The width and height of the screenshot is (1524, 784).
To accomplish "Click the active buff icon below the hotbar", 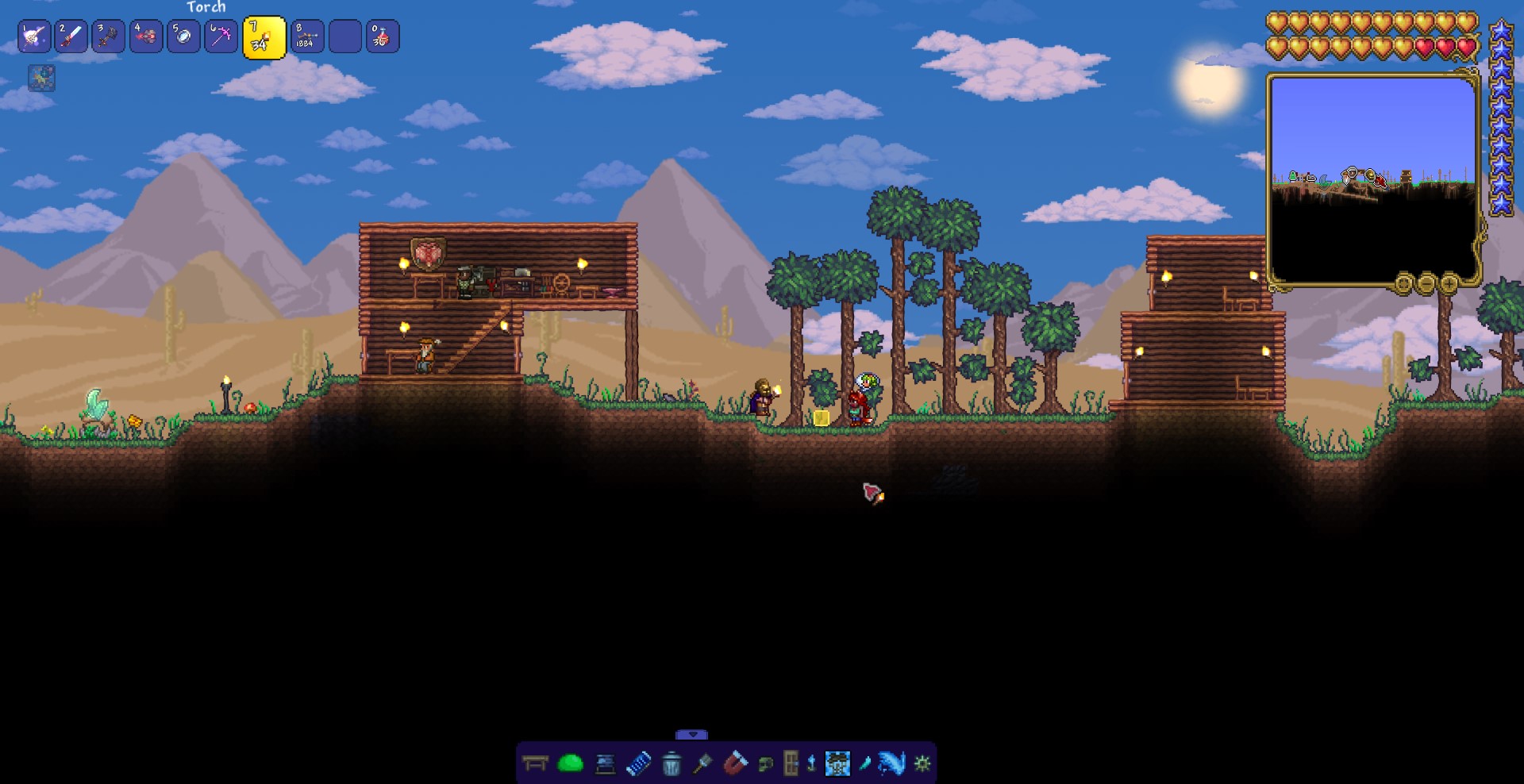I will (x=41, y=78).
